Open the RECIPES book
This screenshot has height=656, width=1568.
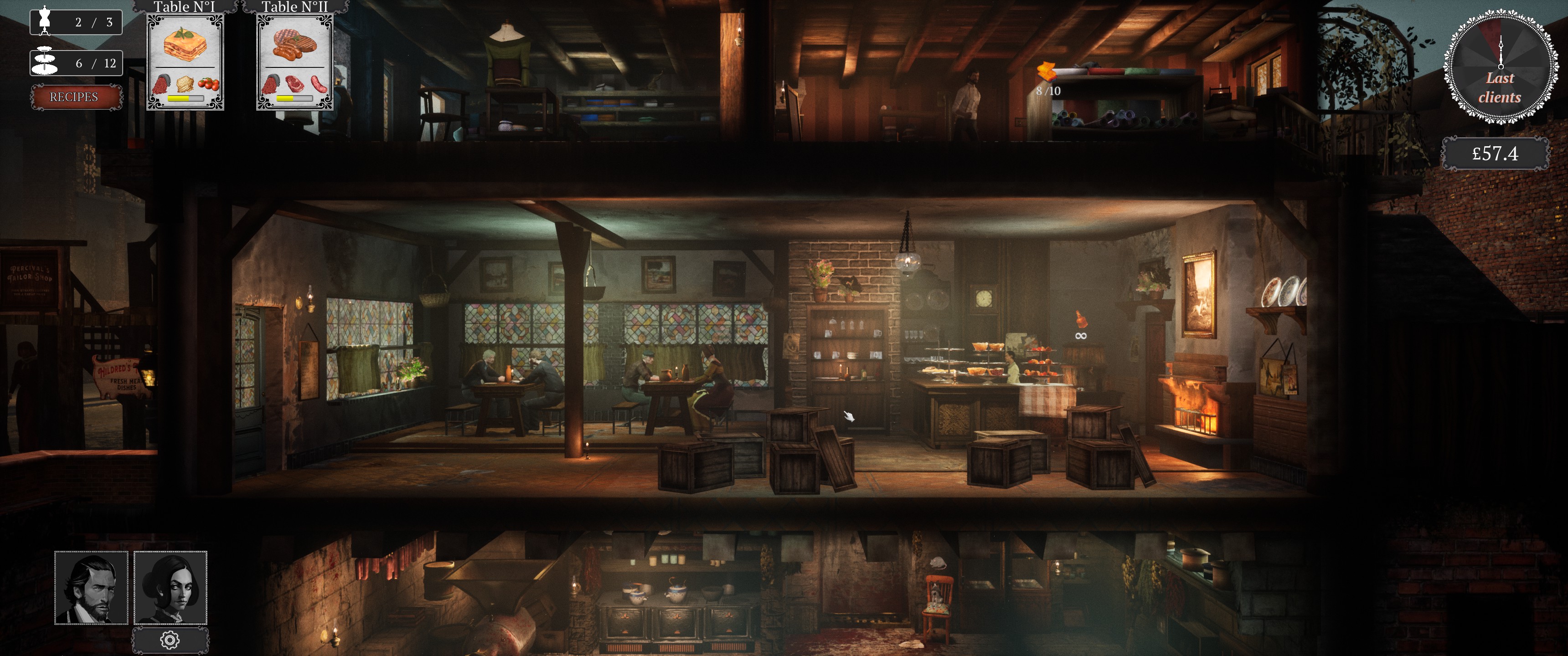pos(74,97)
